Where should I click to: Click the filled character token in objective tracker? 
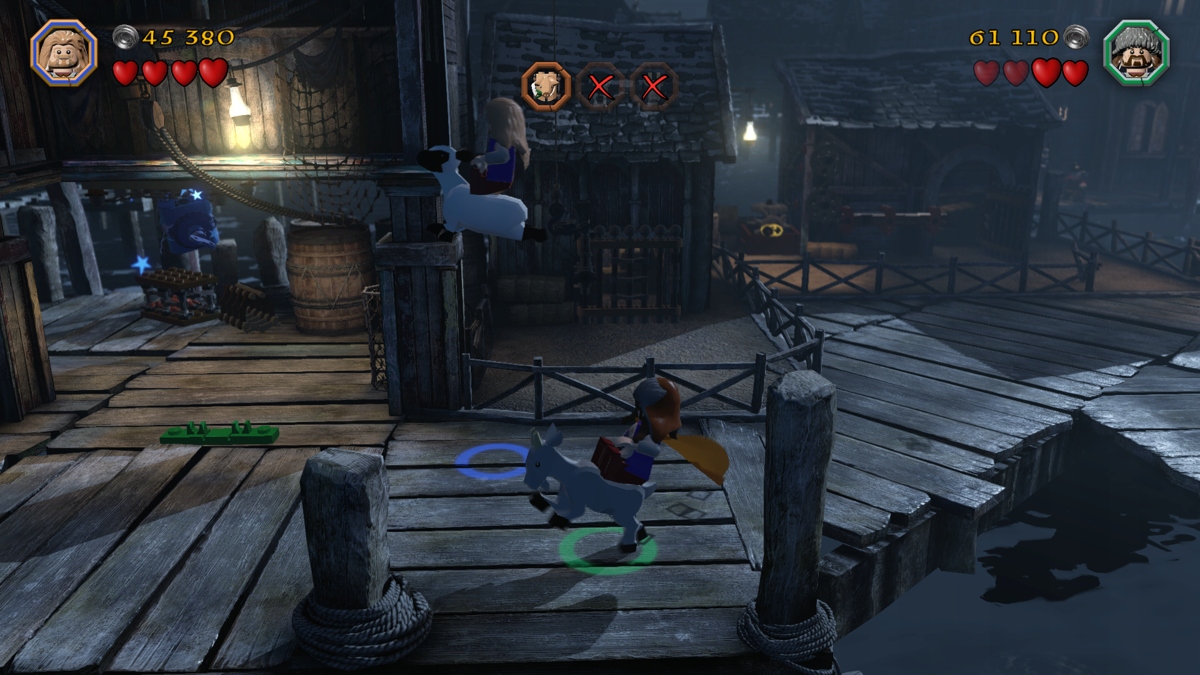click(546, 86)
